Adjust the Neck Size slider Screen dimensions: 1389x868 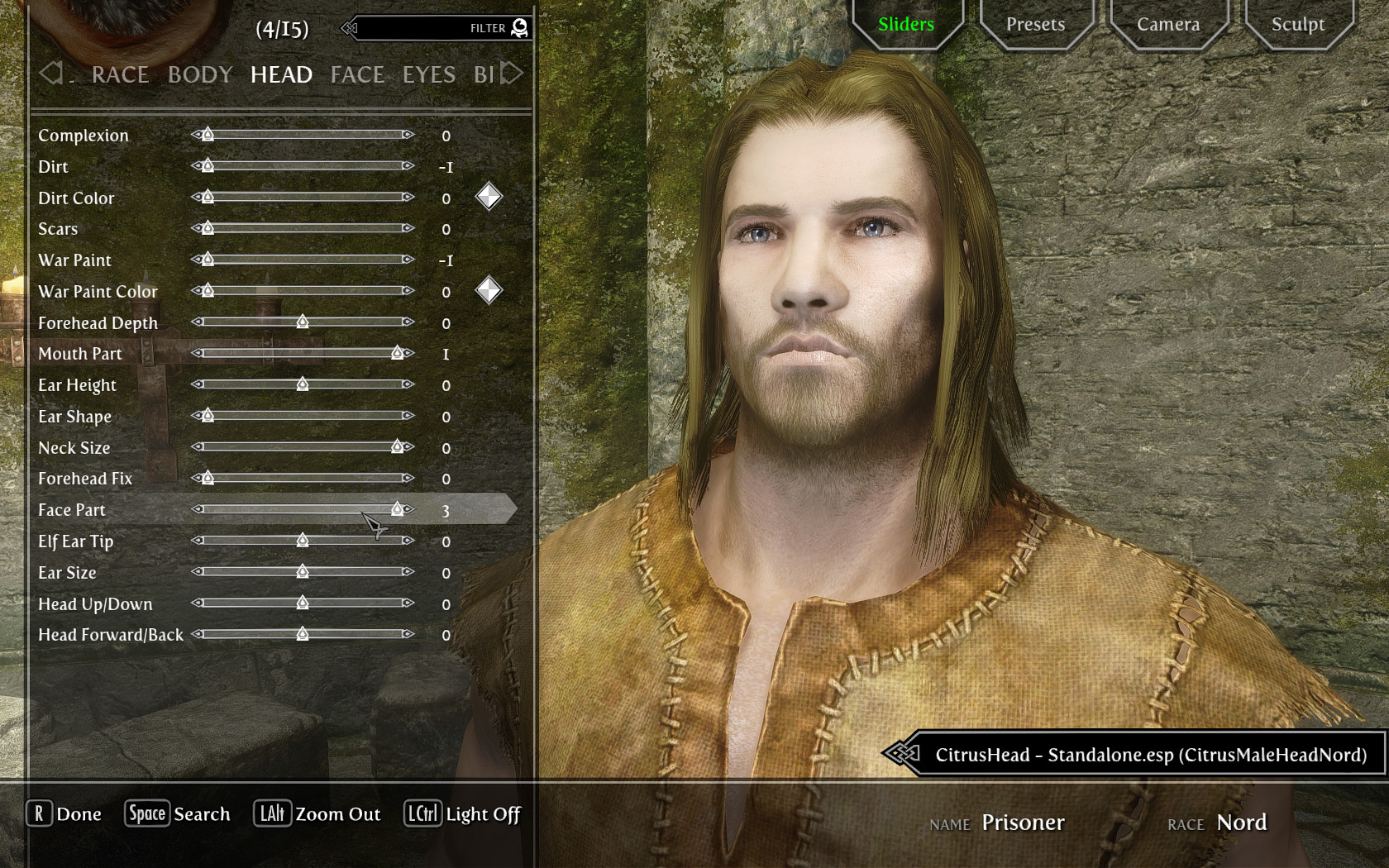click(x=303, y=447)
